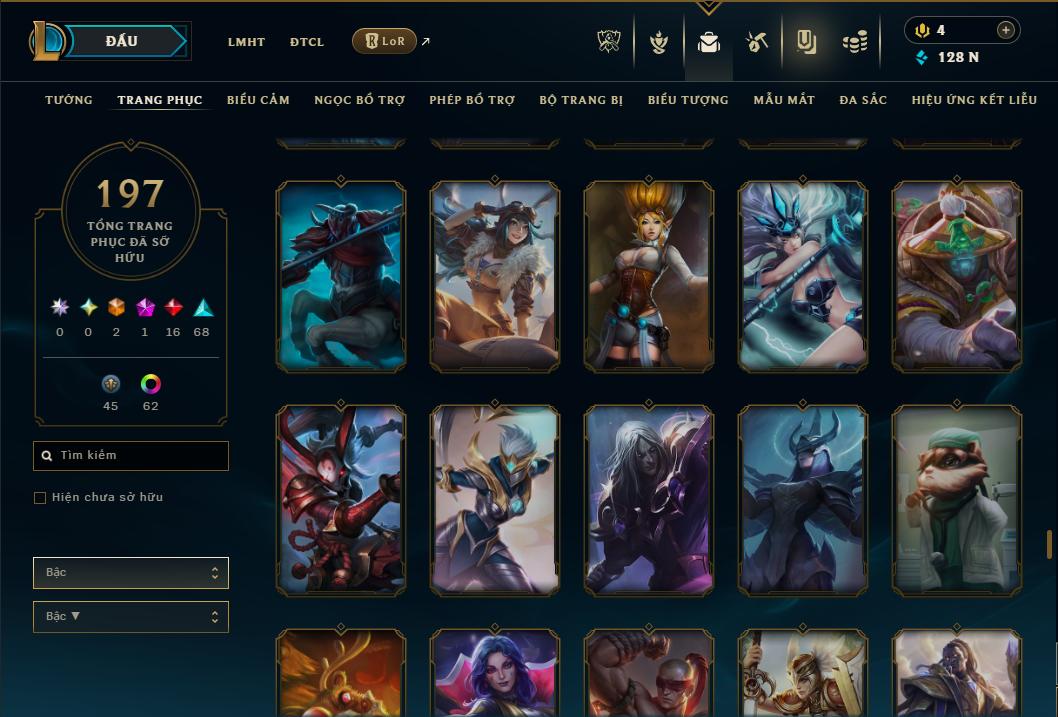Switch to the Biểu Cảm tab

tap(258, 100)
